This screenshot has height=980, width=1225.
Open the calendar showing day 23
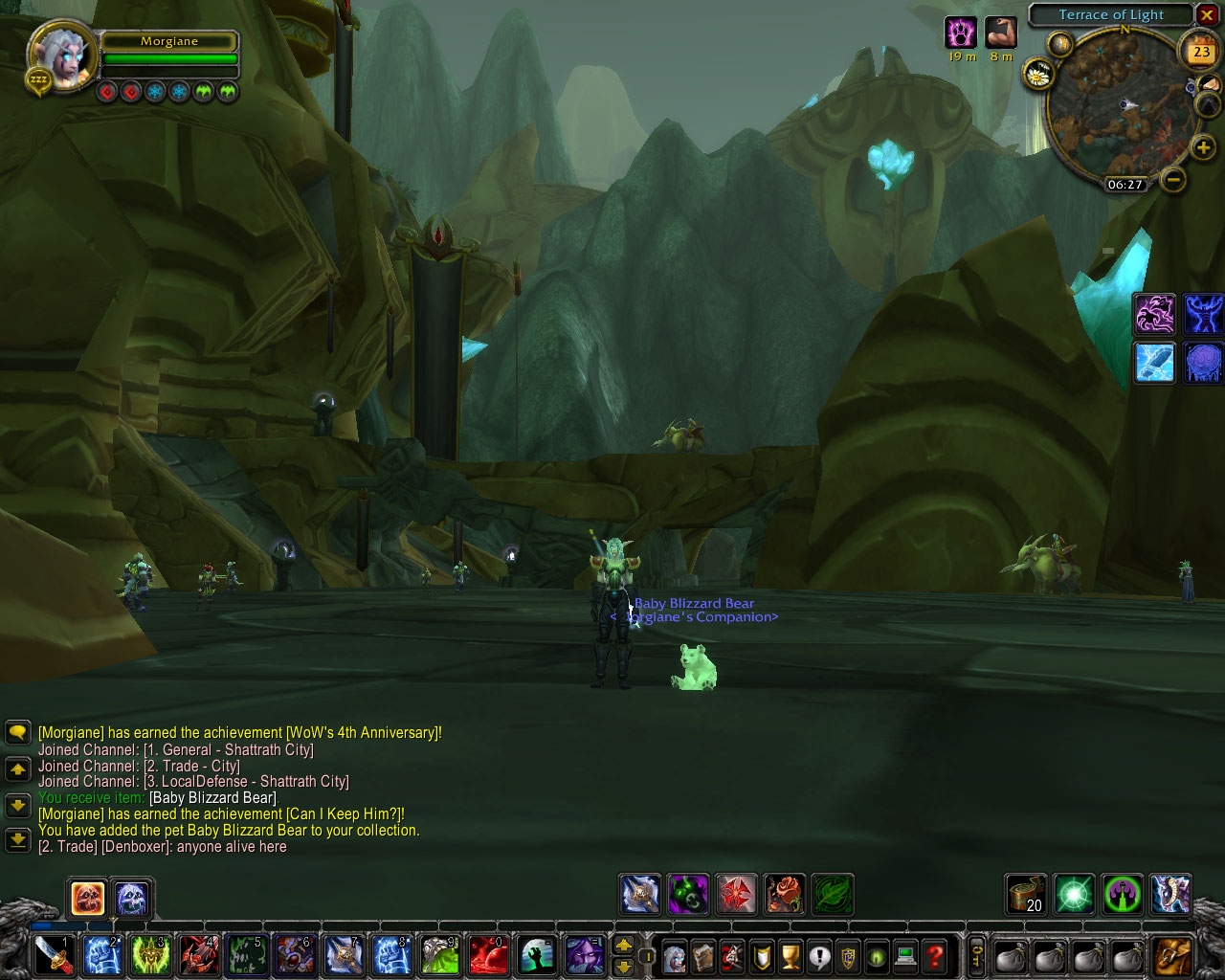pos(1200,52)
